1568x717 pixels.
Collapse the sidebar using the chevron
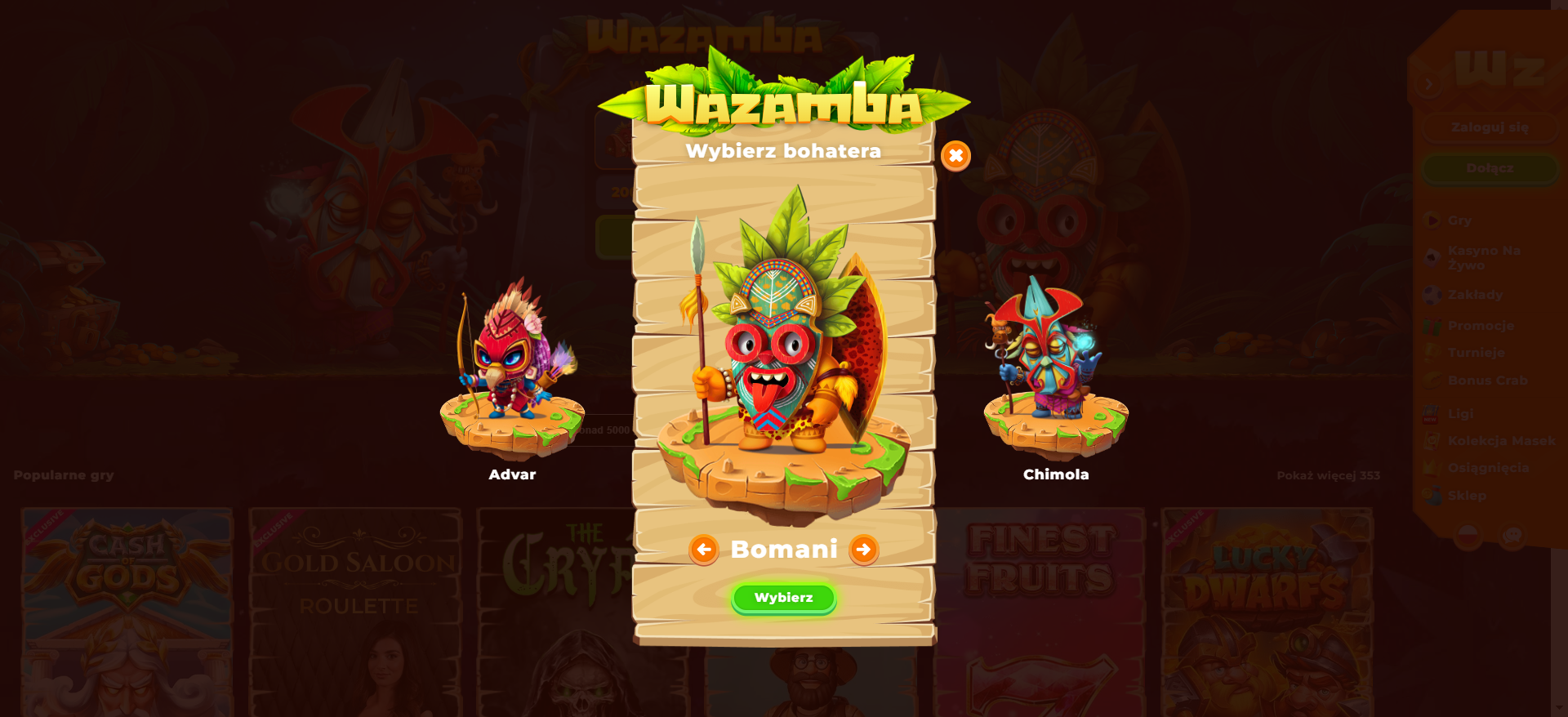click(x=1427, y=82)
